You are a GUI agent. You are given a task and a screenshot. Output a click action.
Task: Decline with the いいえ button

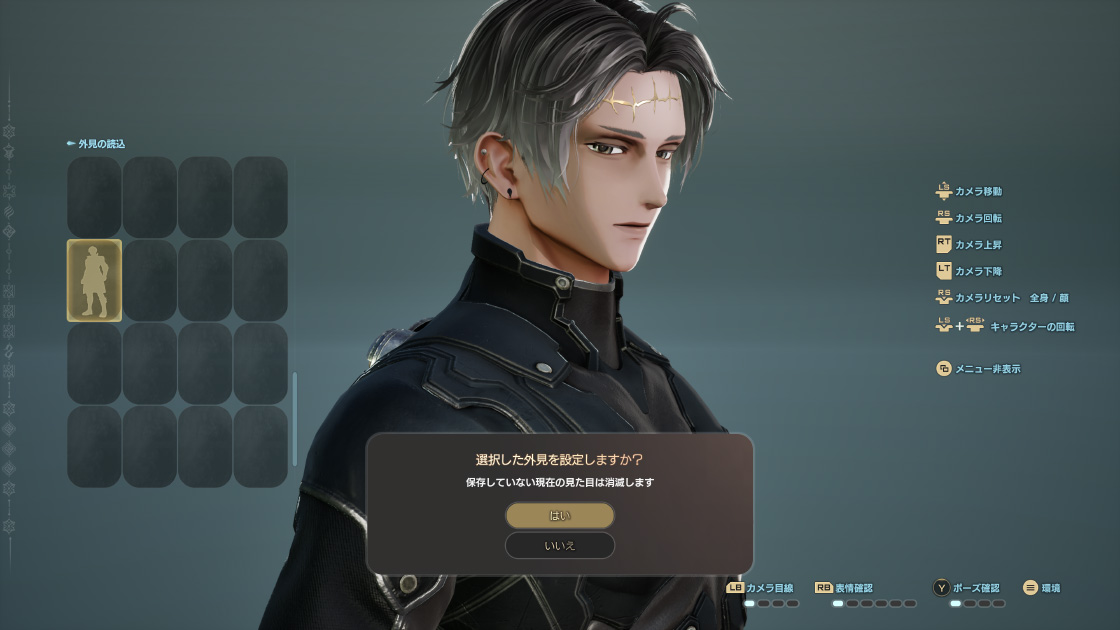(559, 546)
